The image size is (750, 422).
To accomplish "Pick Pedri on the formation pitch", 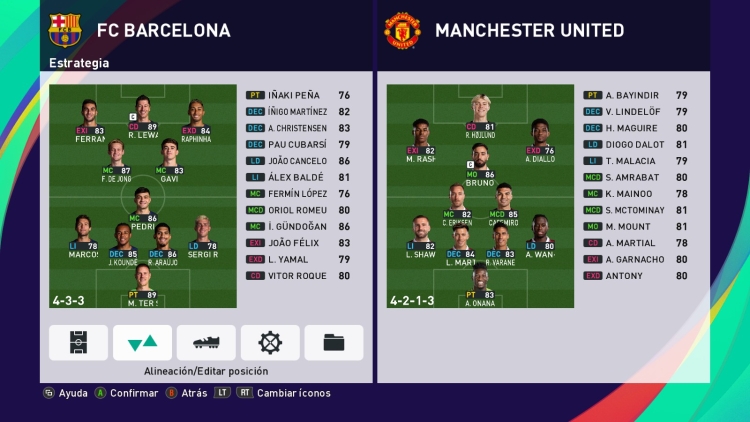I will pyautogui.click(x=142, y=208).
